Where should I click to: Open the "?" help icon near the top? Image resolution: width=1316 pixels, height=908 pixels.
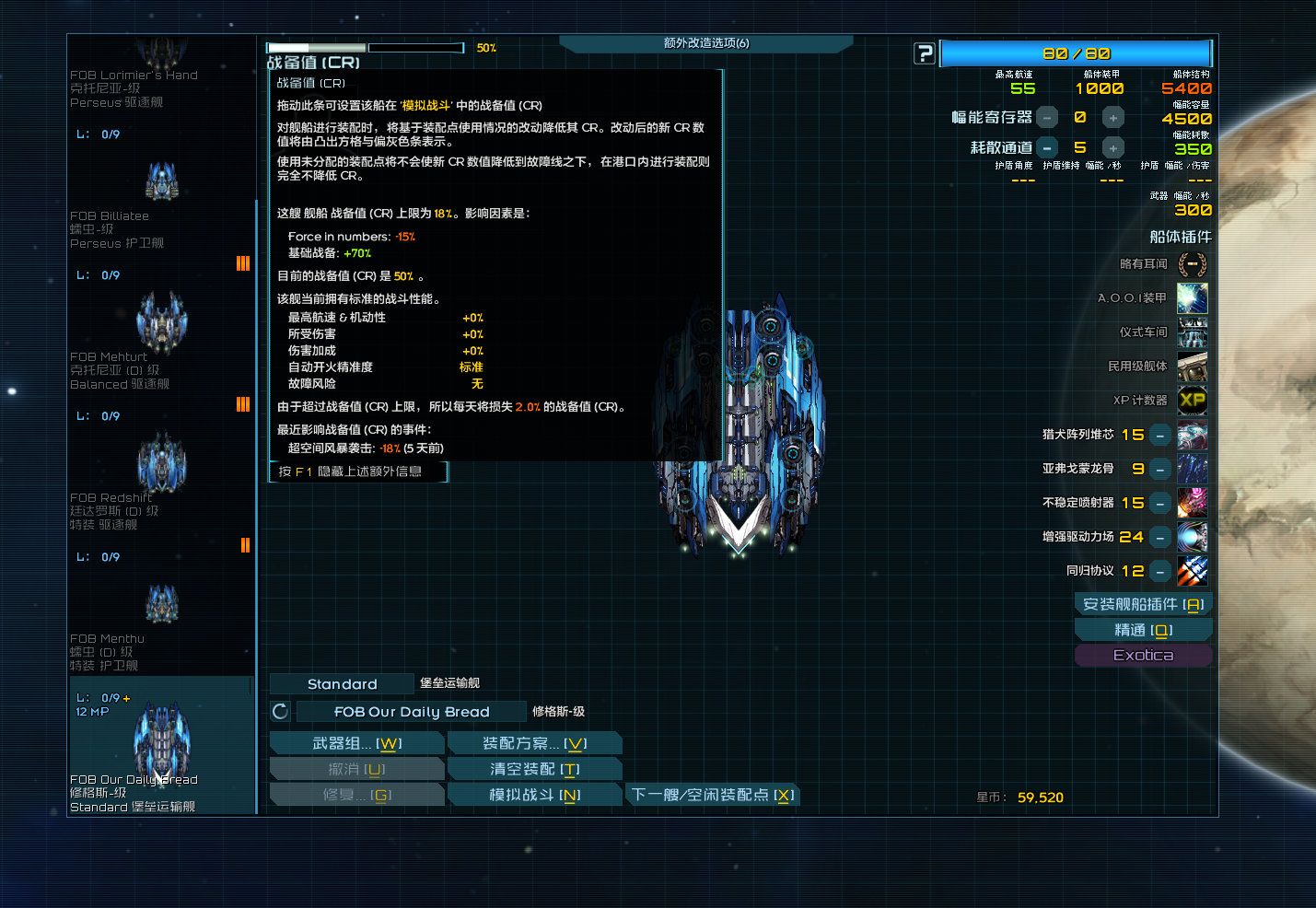click(x=924, y=53)
